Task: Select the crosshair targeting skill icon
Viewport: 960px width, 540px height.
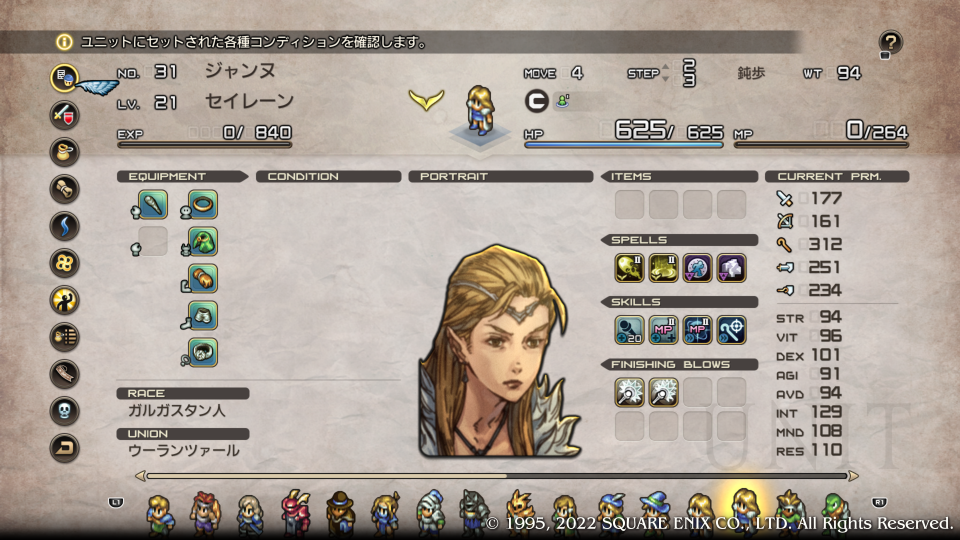Action: tap(731, 329)
